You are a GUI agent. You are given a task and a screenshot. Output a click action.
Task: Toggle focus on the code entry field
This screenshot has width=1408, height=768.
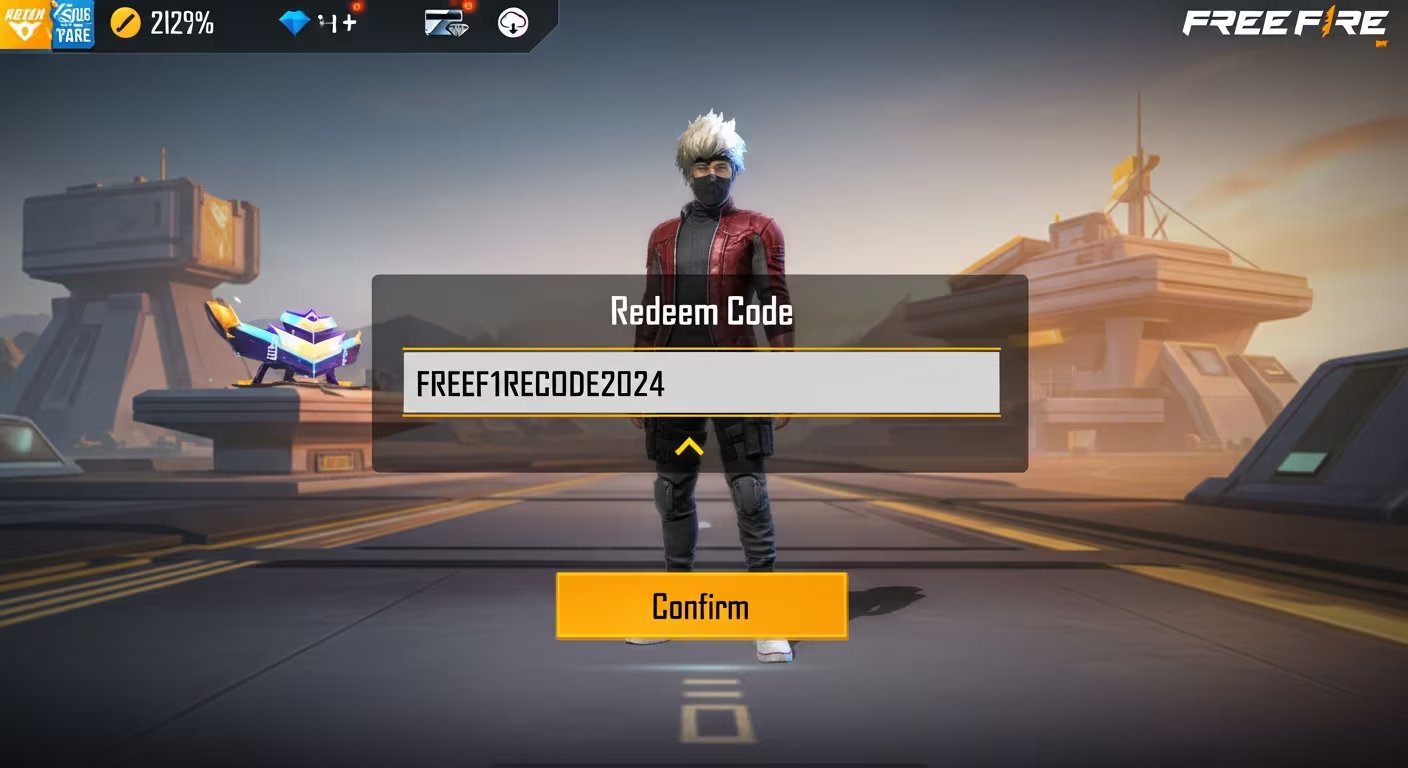point(701,384)
